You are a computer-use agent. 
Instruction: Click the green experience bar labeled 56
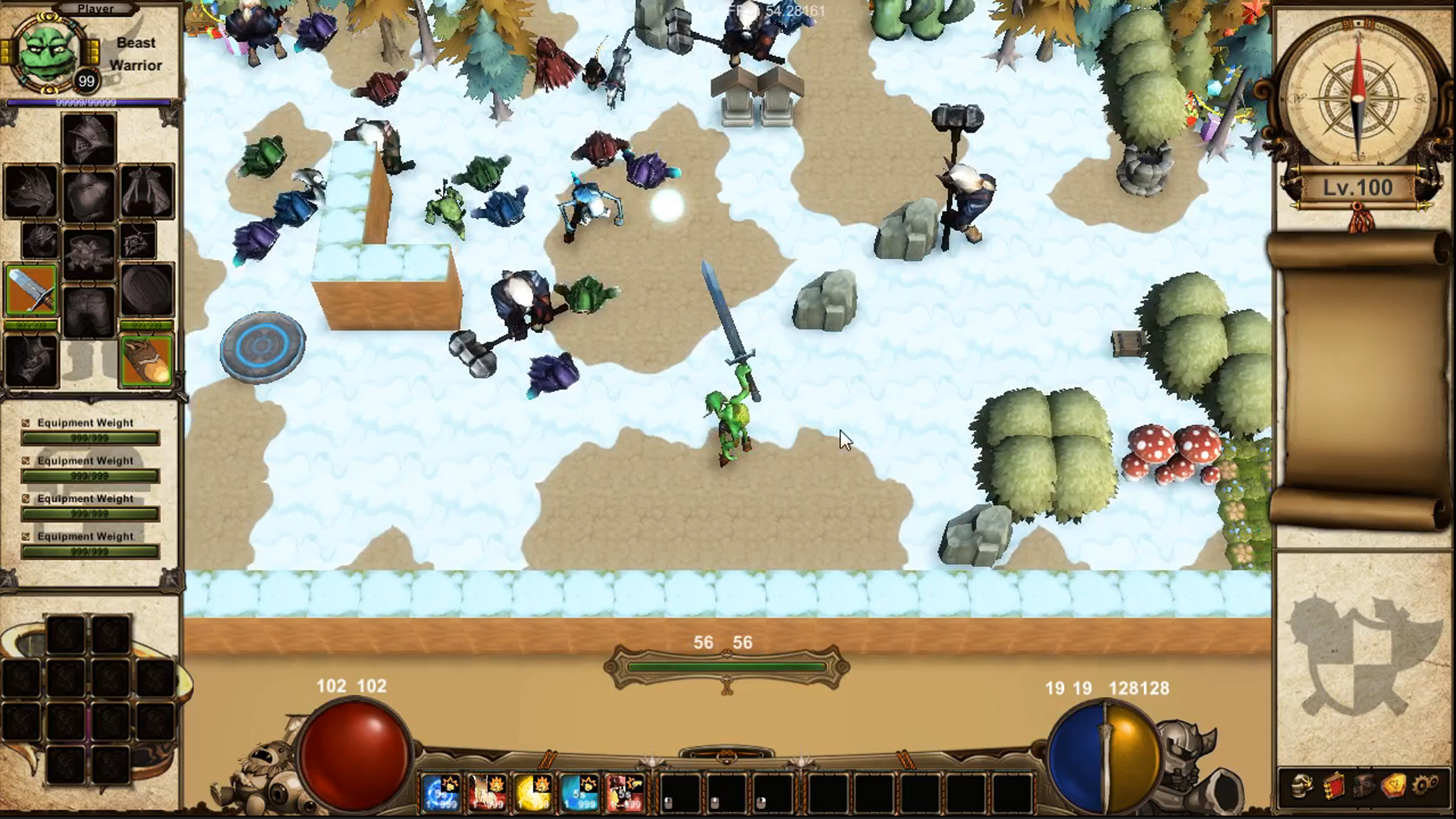726,666
